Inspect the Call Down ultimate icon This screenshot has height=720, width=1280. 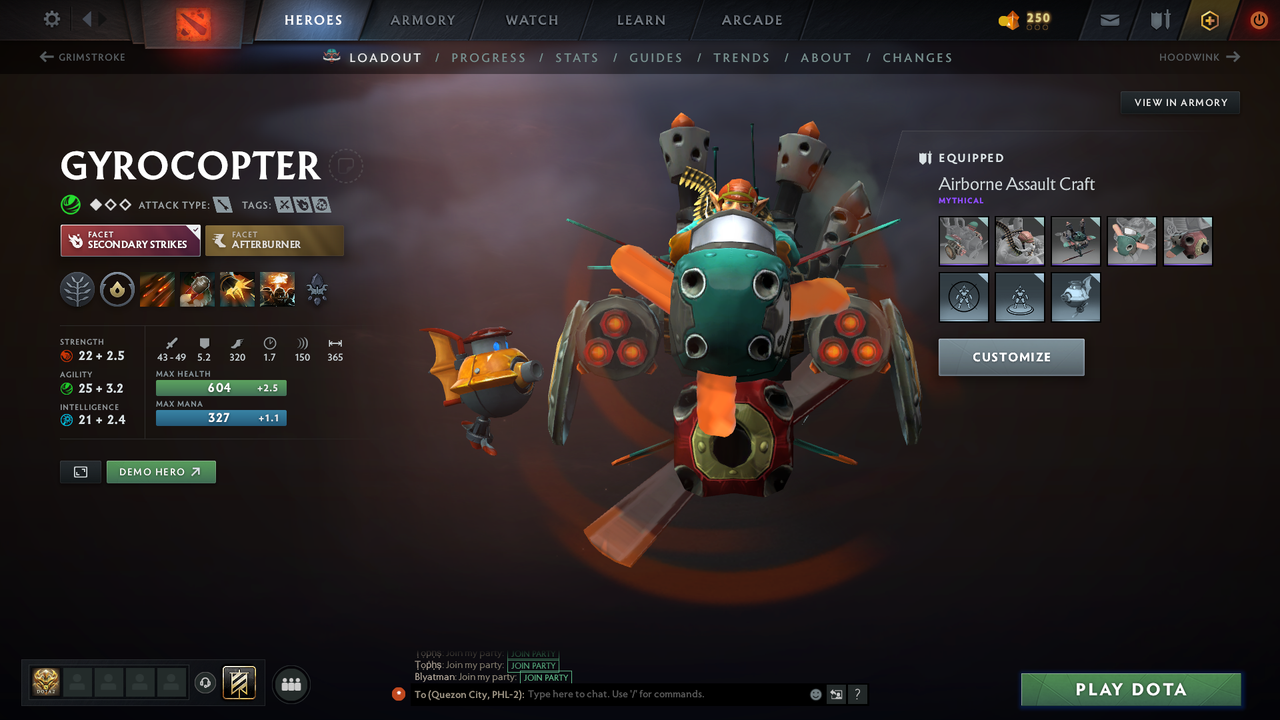coord(277,289)
